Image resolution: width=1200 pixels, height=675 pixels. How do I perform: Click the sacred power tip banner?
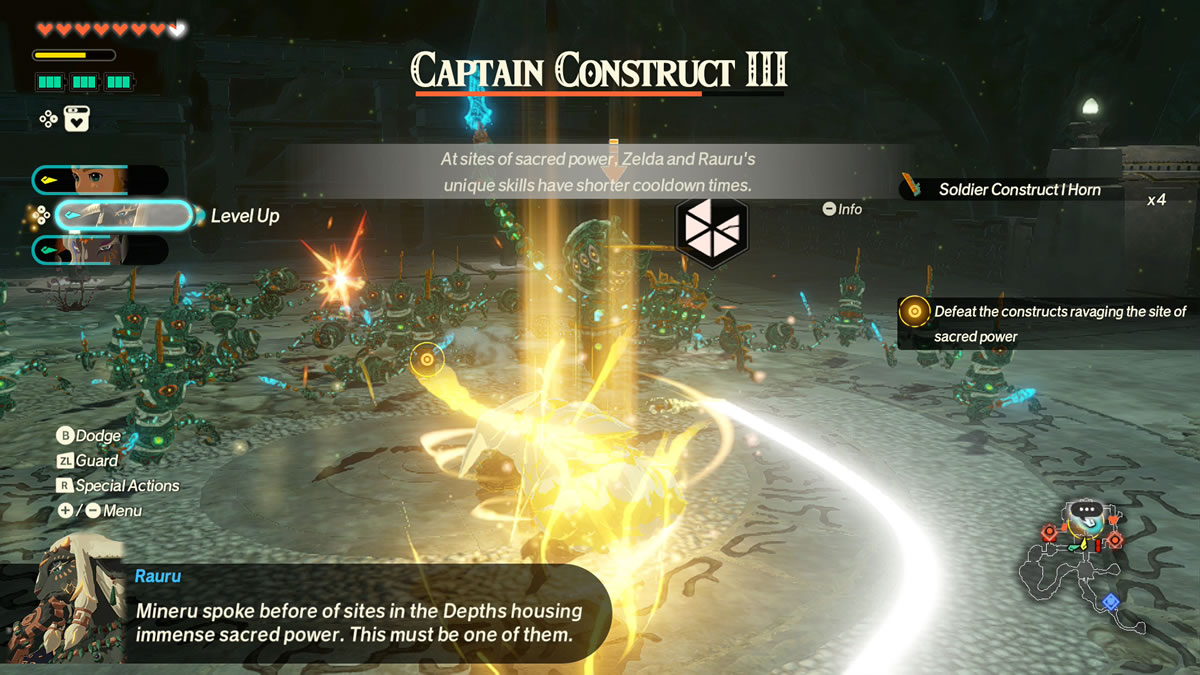coord(597,172)
